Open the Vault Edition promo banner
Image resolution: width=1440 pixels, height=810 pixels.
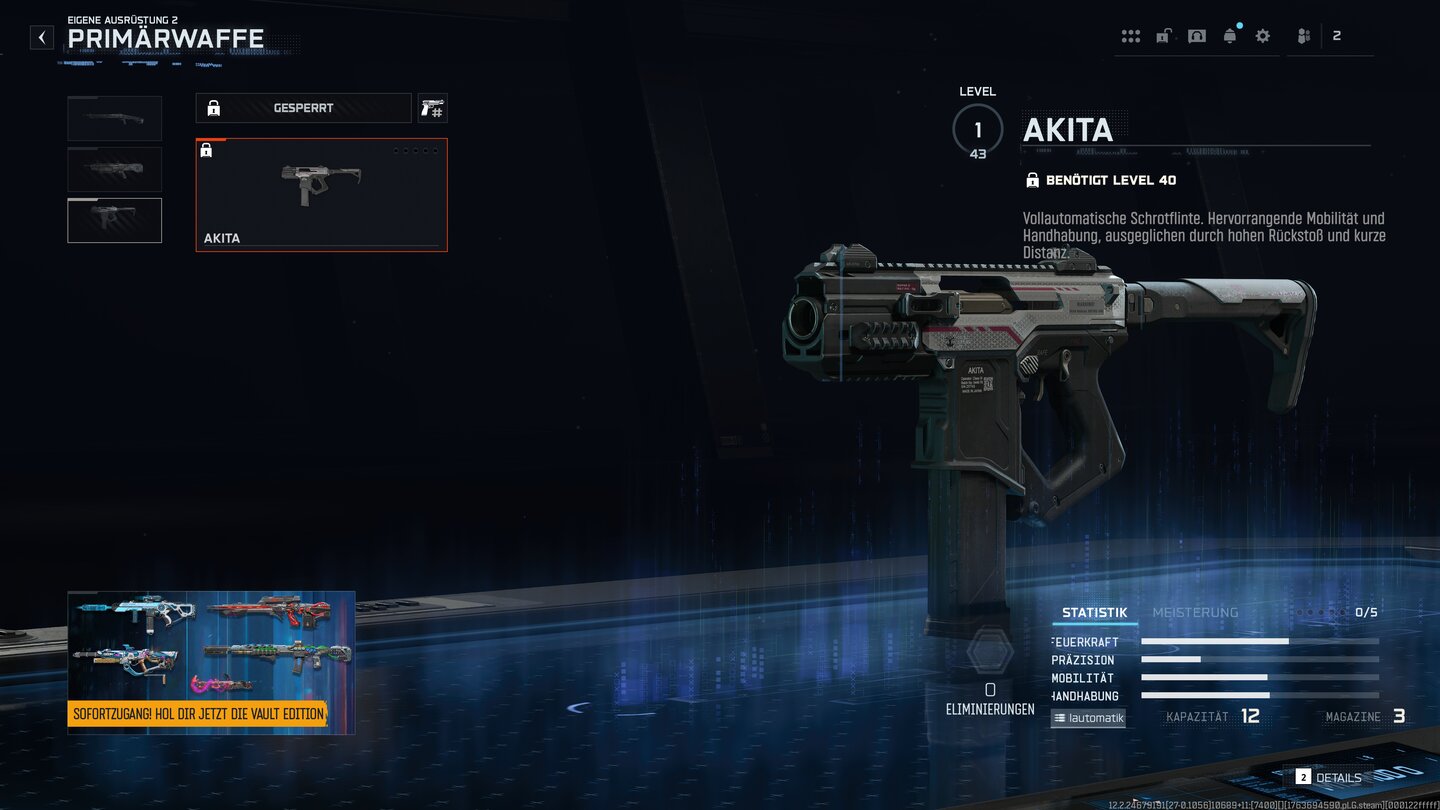pyautogui.click(x=211, y=662)
